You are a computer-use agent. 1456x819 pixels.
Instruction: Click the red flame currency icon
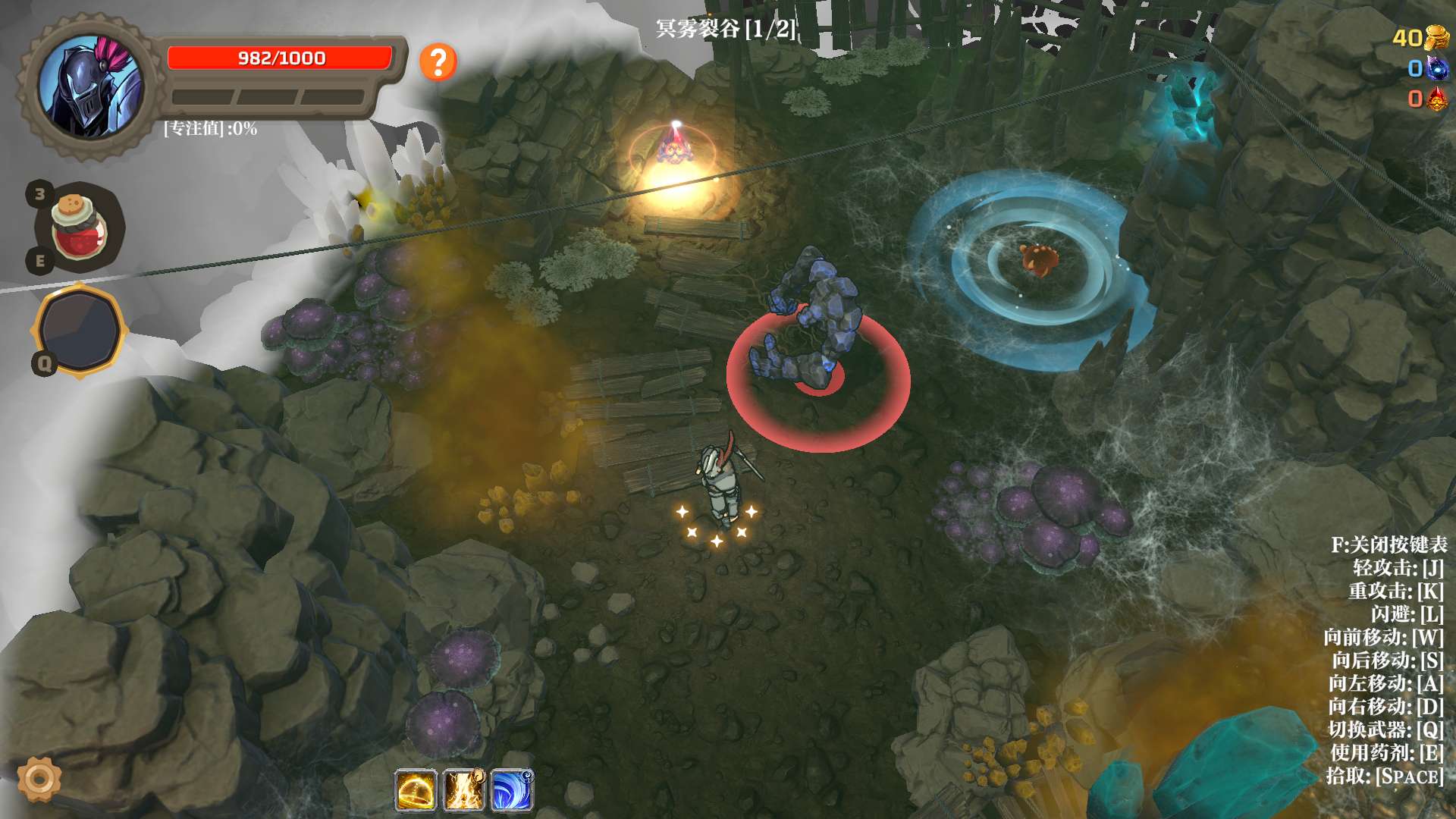(1436, 99)
